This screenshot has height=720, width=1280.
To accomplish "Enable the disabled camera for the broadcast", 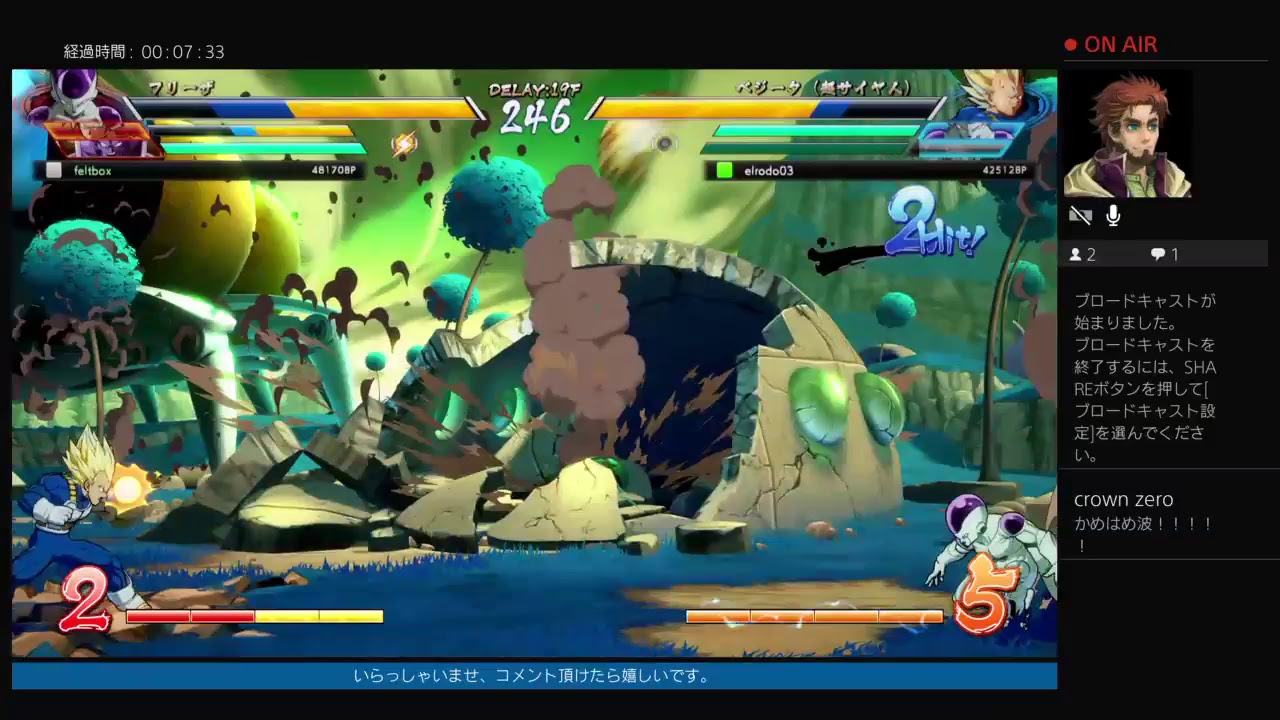I will tap(1080, 215).
